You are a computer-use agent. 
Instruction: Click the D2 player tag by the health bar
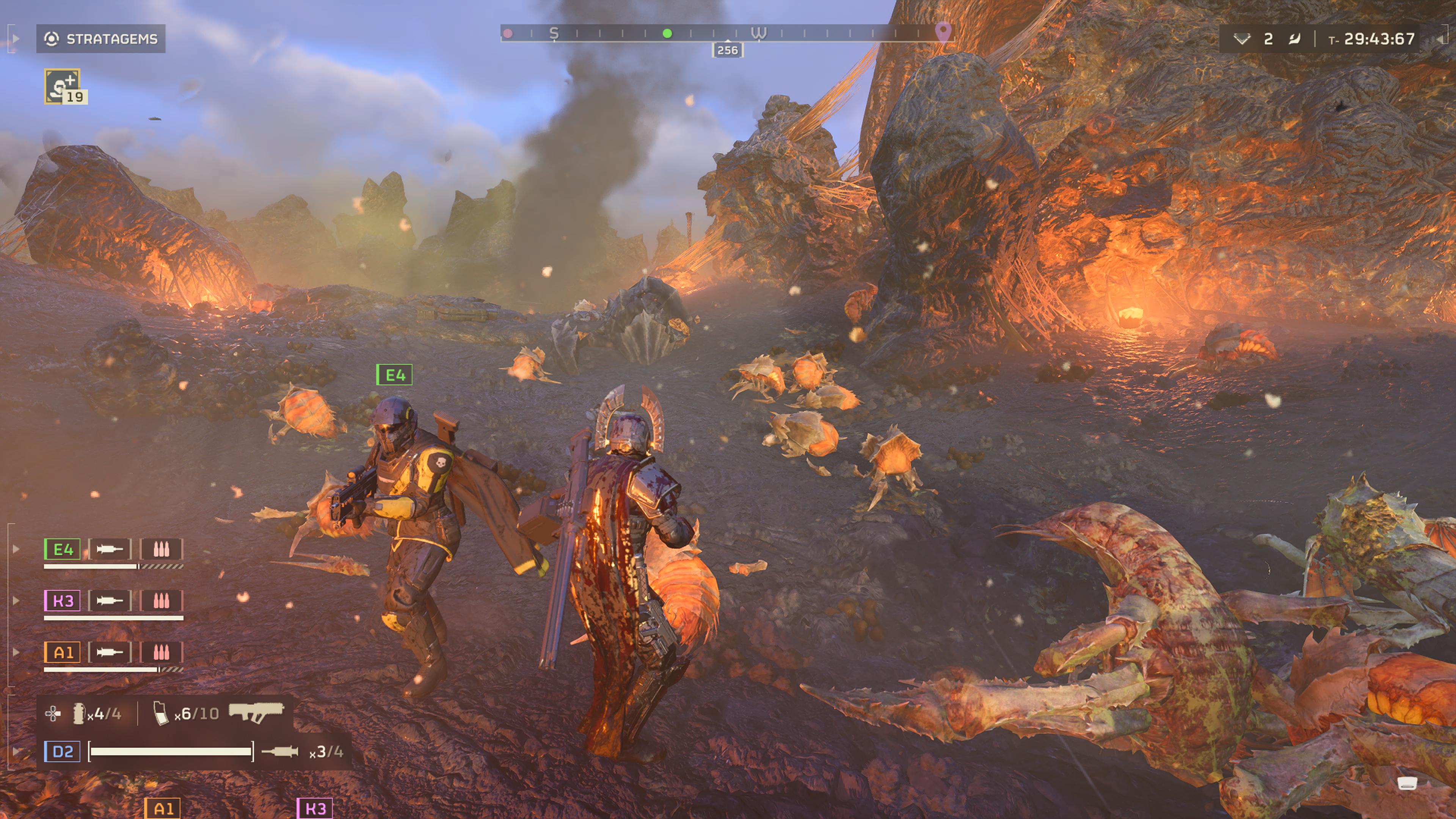pos(63,752)
